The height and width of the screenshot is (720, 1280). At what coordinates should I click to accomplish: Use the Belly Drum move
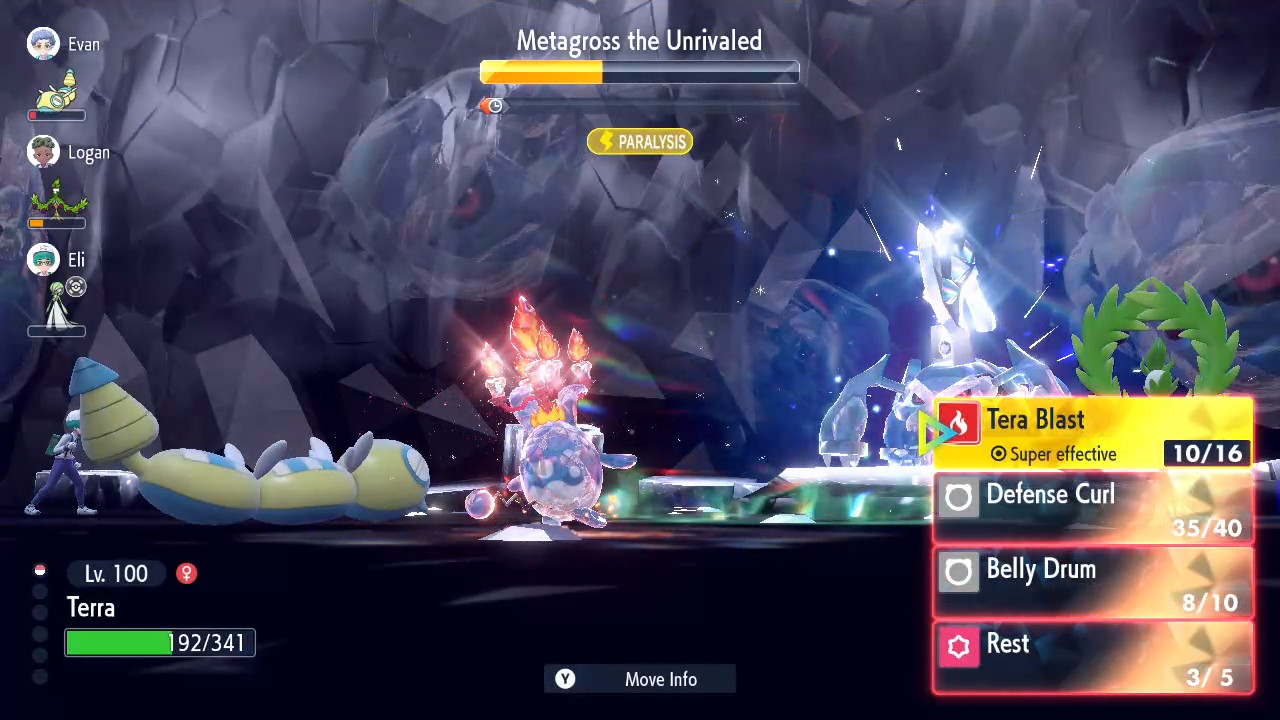1093,583
